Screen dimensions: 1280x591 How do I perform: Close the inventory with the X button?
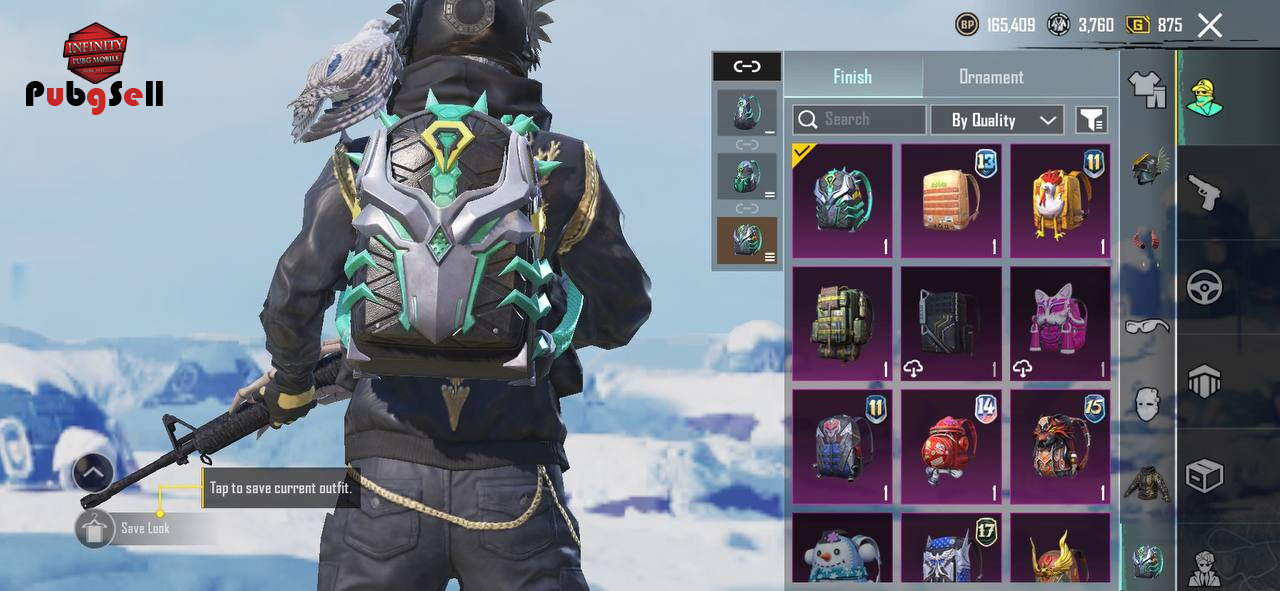point(1210,25)
